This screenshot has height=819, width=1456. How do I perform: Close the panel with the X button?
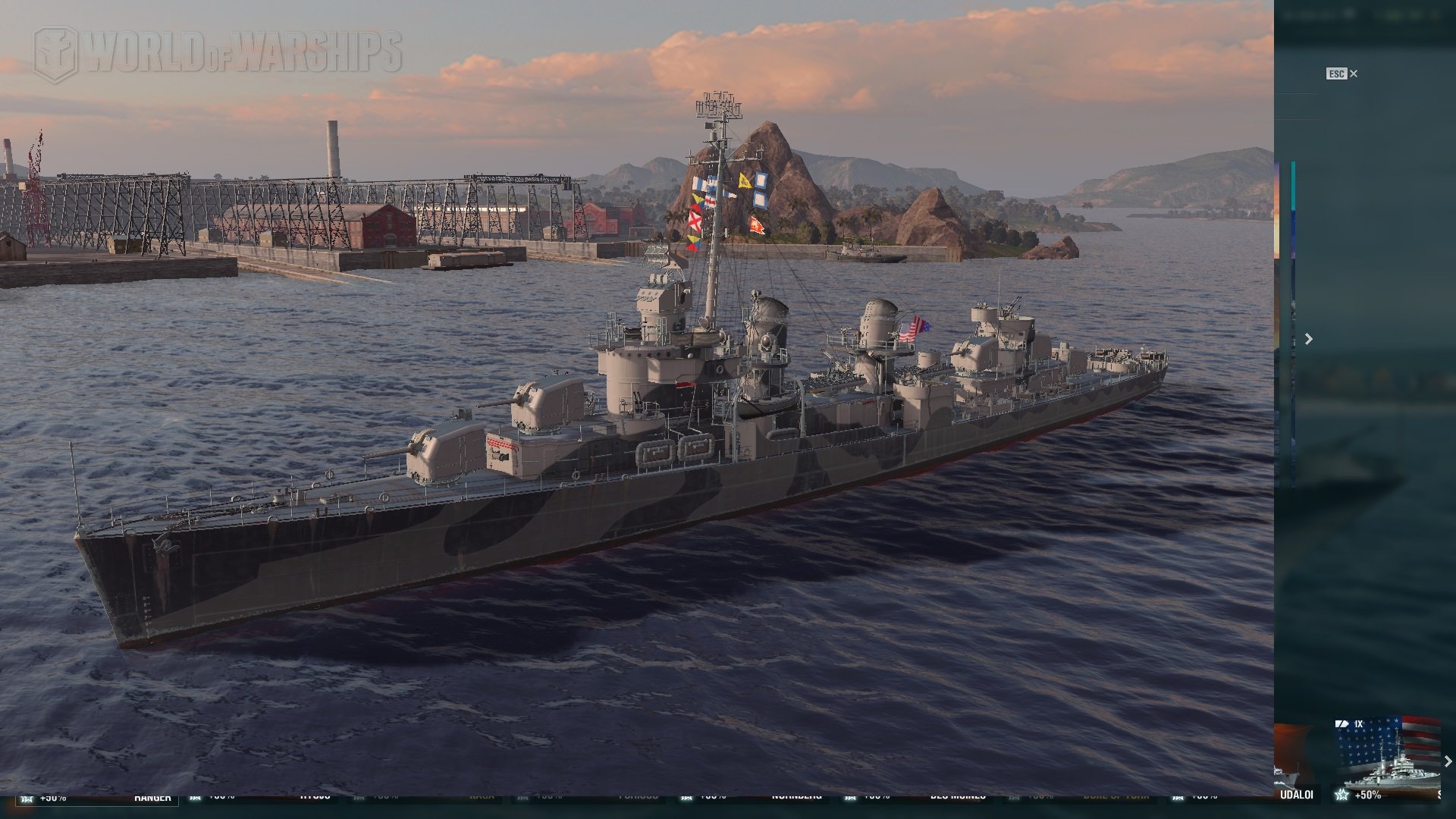1354,74
